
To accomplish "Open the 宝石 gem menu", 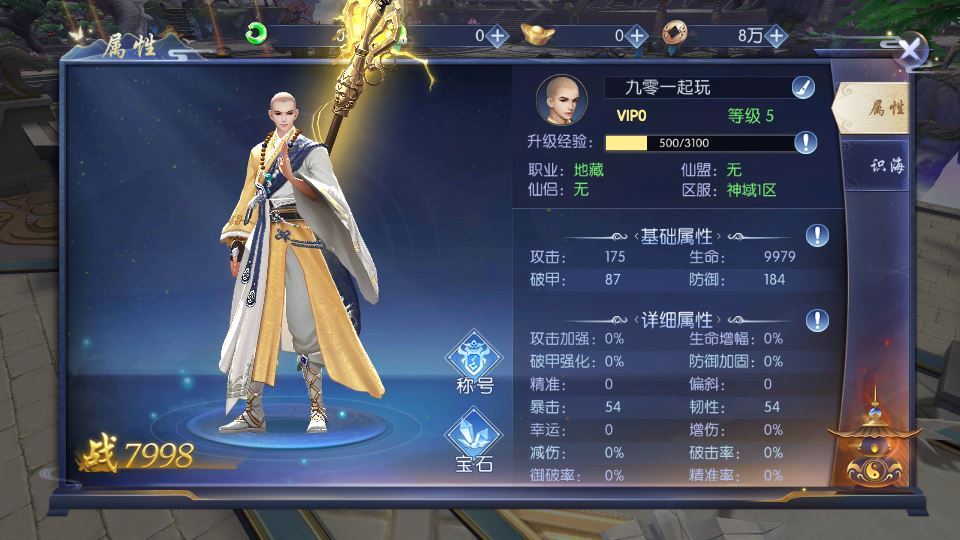I will point(474,443).
